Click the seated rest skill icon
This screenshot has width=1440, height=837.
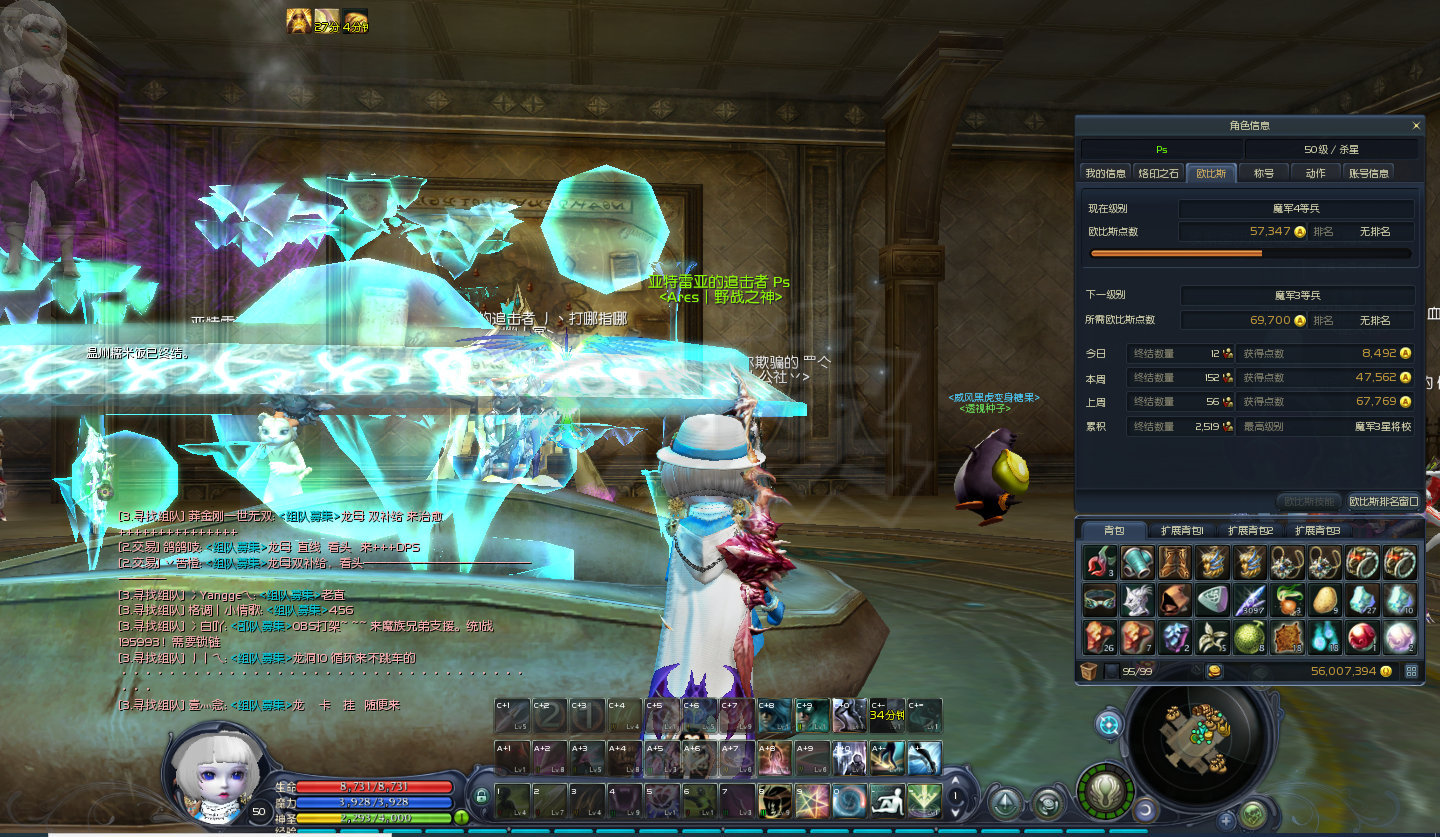pyautogui.click(x=885, y=799)
